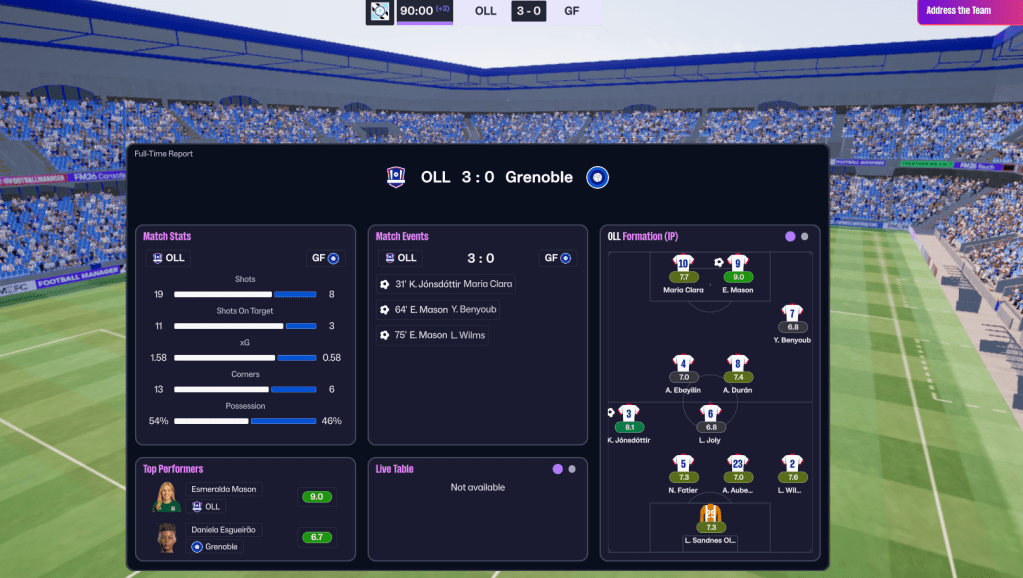Click the Grenoble club badge in the report header
Viewport: 1023px width, 578px height.
597,177
